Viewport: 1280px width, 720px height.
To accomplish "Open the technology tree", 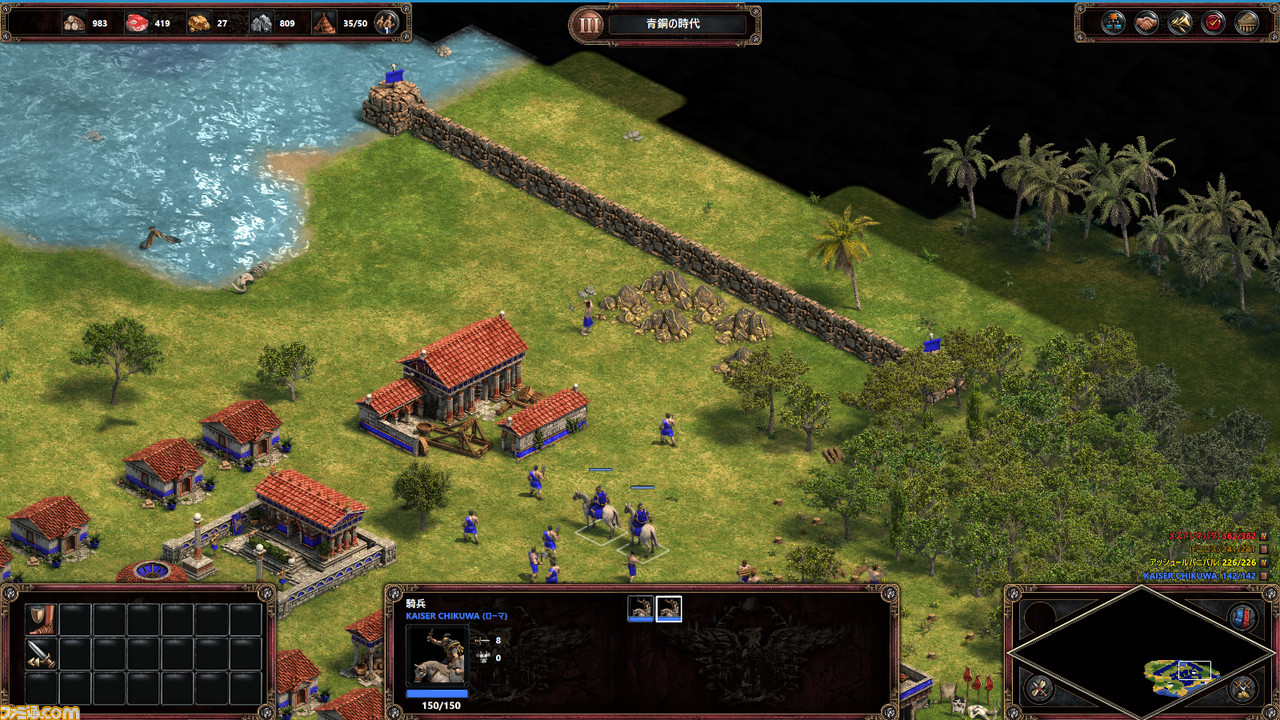I will tap(1113, 22).
